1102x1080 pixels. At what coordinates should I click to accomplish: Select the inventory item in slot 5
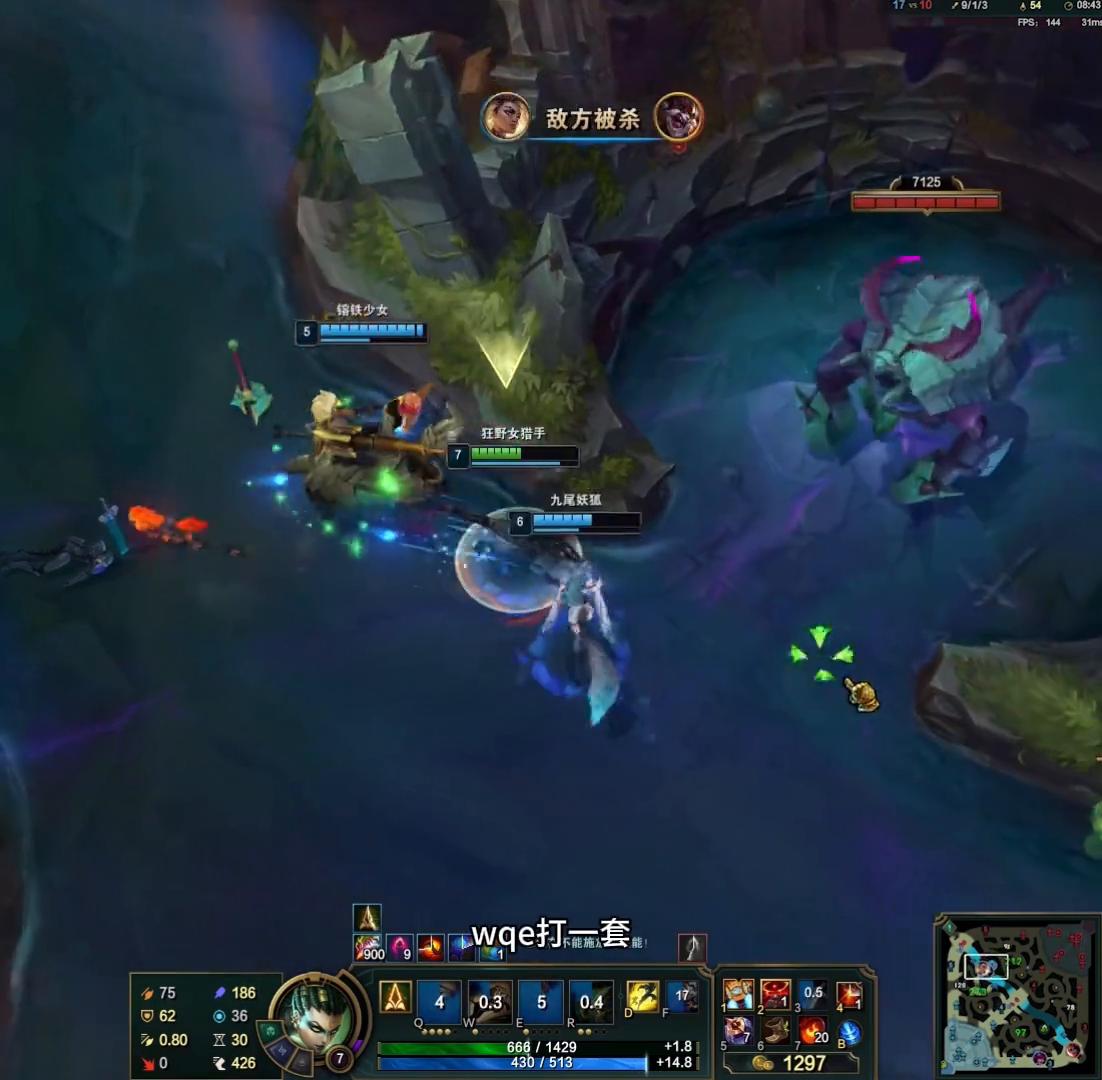coord(738,1030)
